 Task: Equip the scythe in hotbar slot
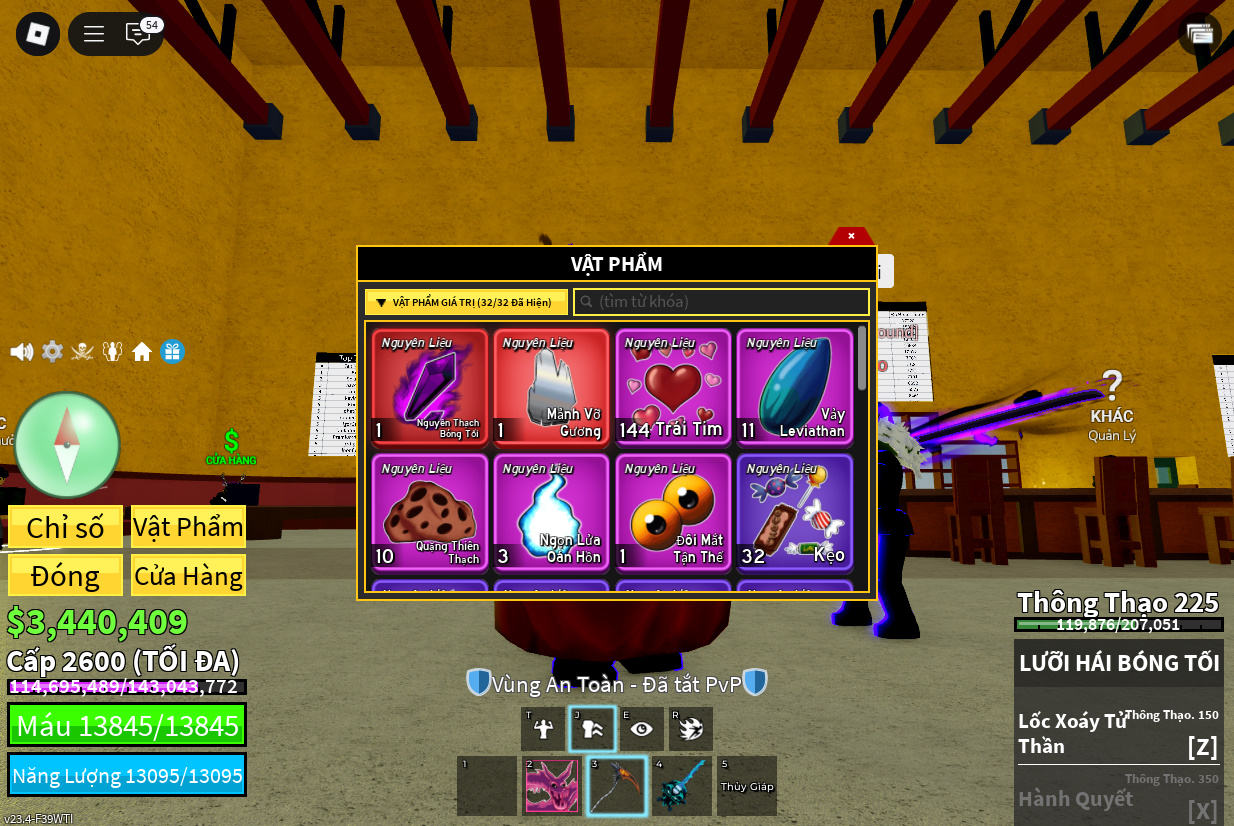[x=616, y=786]
